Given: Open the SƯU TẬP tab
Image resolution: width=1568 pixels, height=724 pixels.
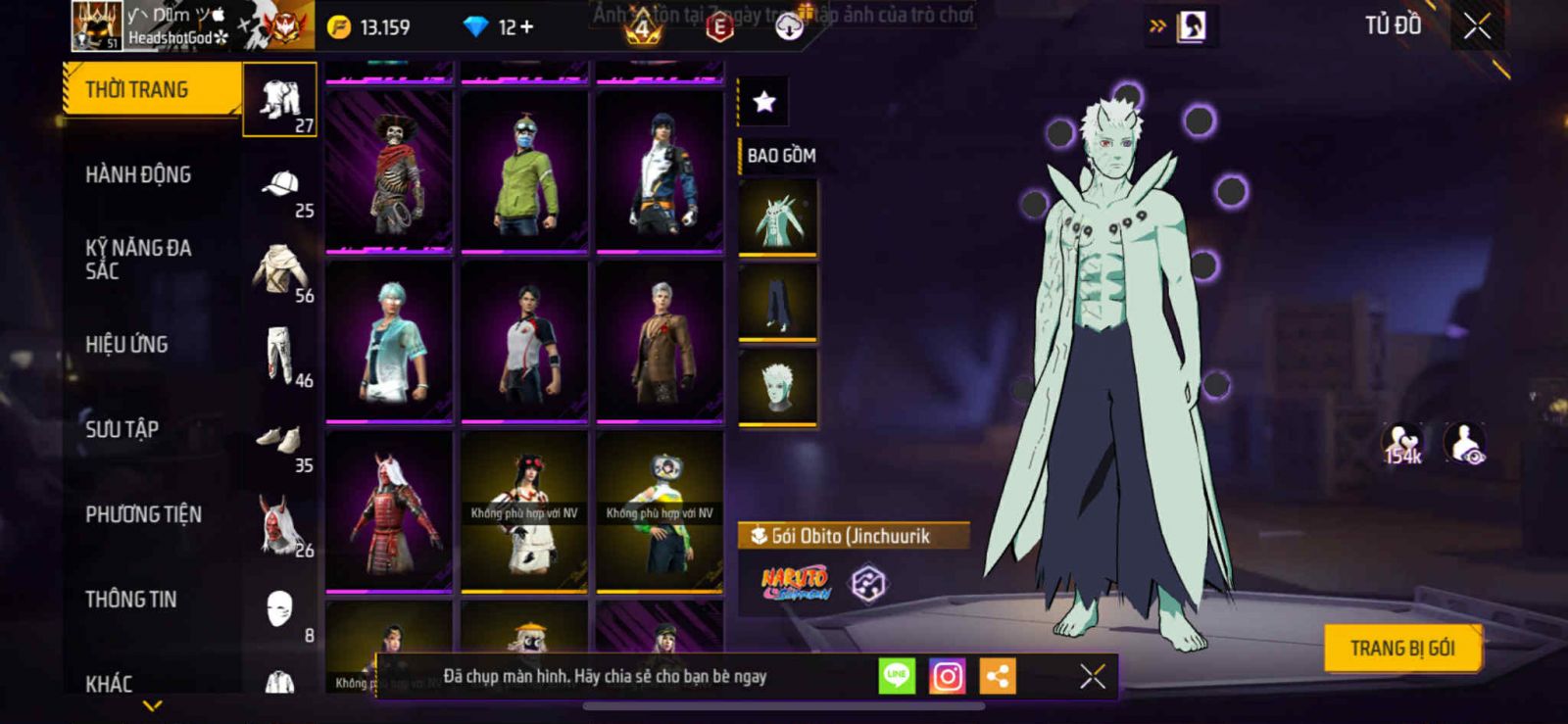Looking at the screenshot, I should 122,429.
